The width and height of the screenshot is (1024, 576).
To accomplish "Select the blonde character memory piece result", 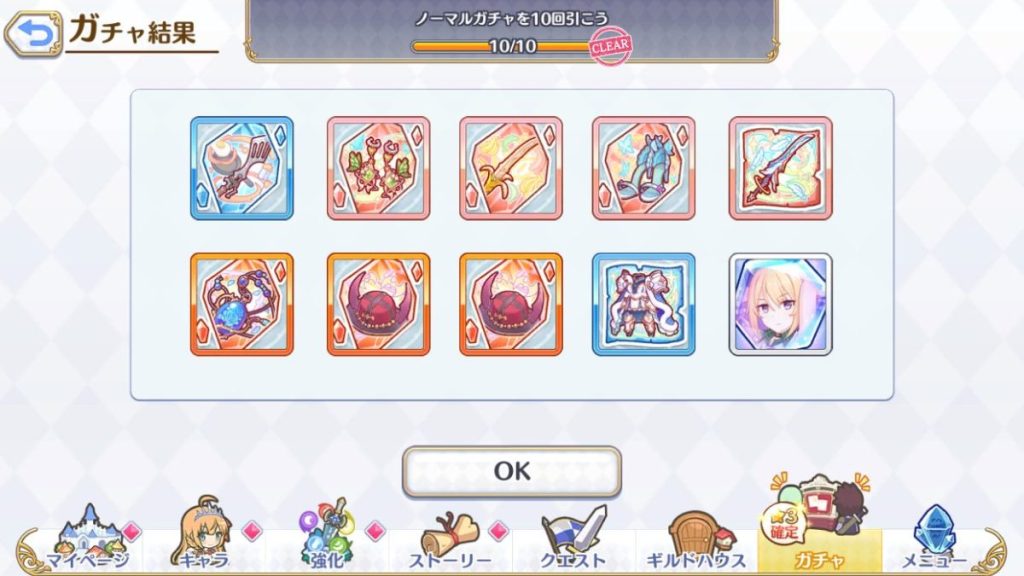I will pos(780,304).
